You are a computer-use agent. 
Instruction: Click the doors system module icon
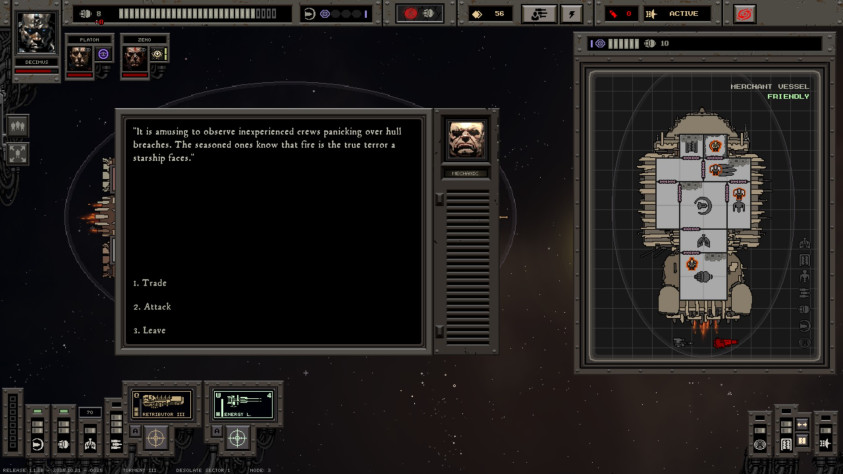pos(785,441)
